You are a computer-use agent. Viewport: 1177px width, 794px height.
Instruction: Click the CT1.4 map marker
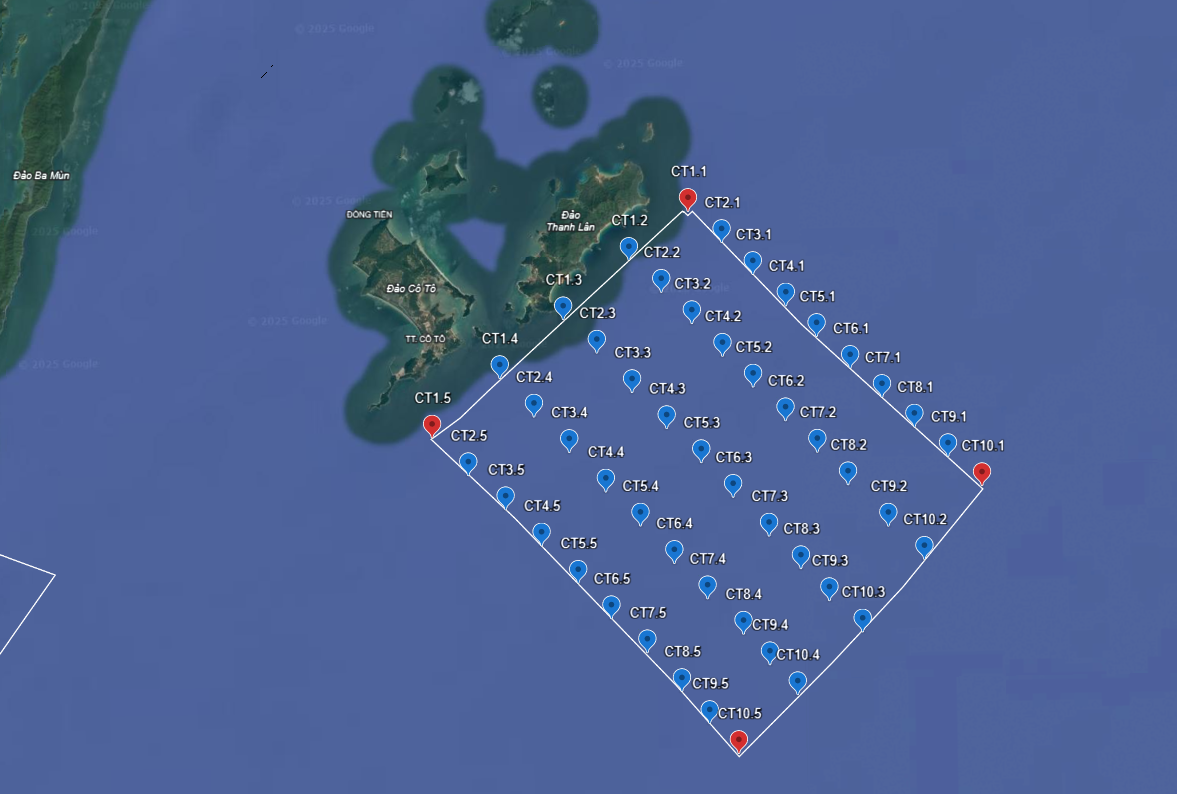(500, 365)
